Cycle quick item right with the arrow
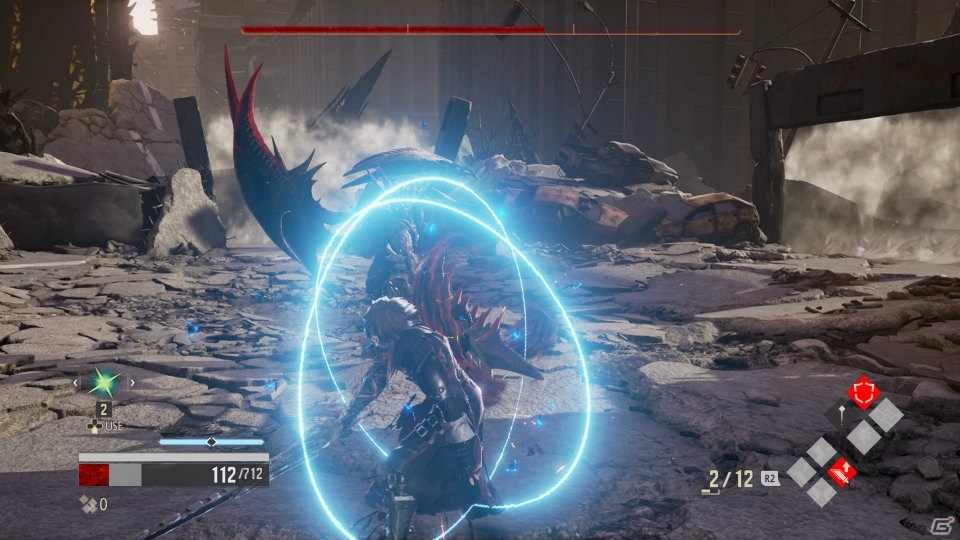This screenshot has width=960, height=540. point(132,382)
